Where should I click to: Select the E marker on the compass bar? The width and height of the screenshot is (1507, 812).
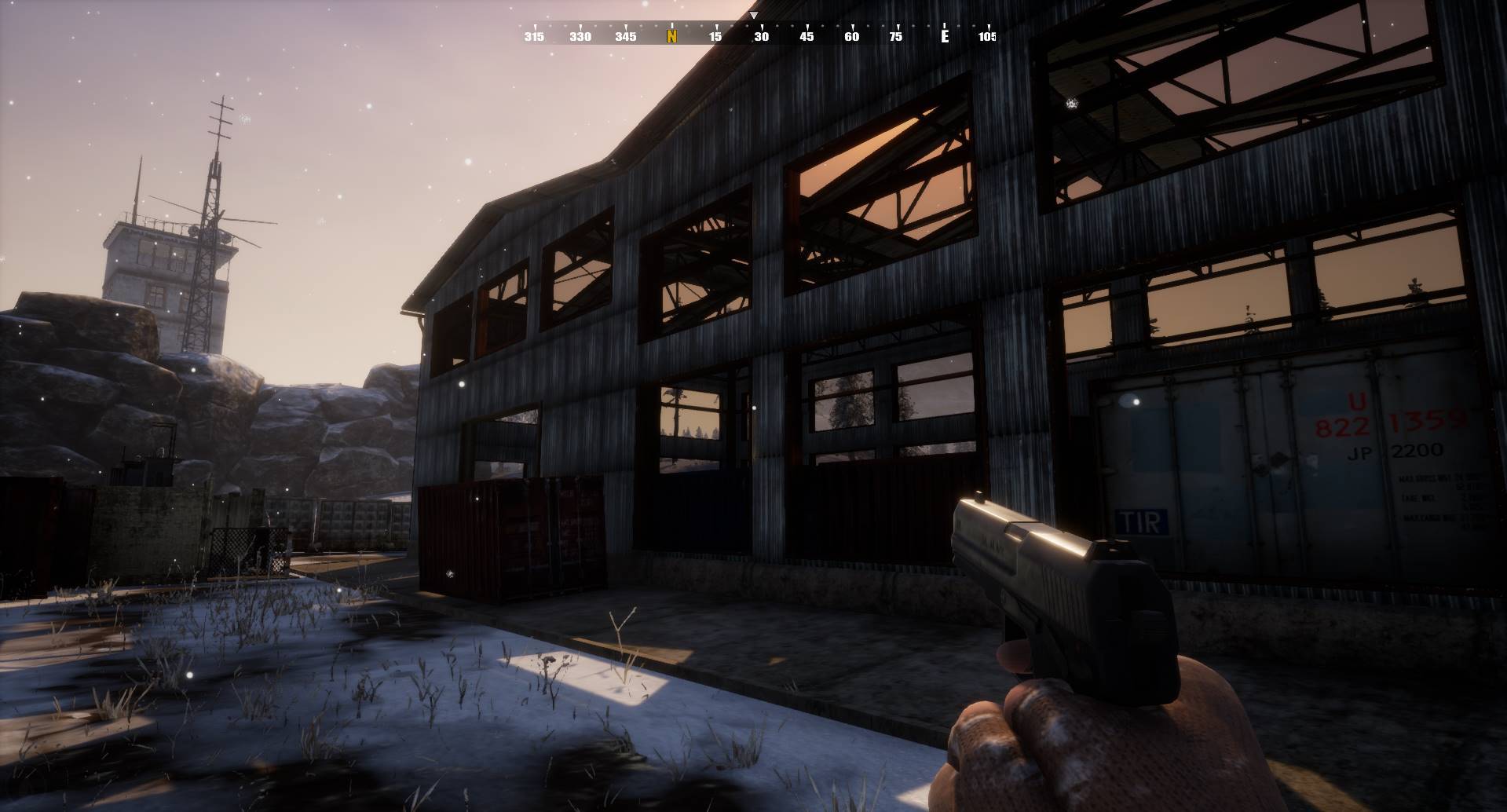[x=945, y=36]
